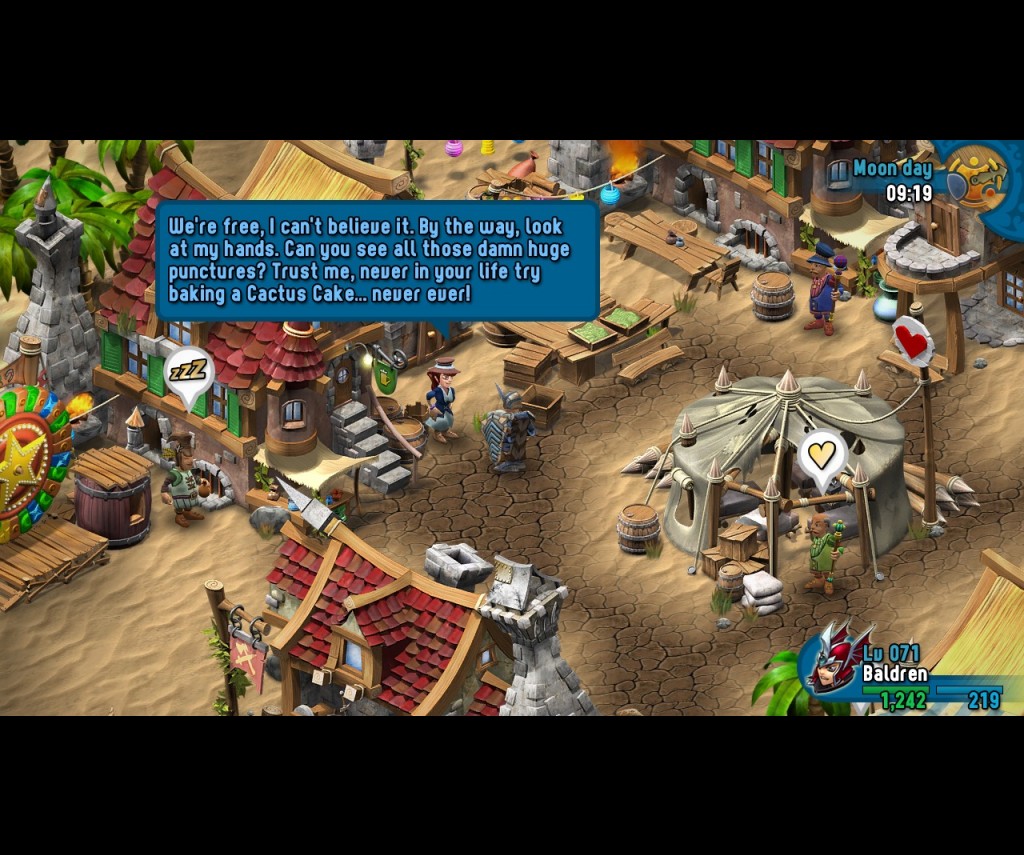
Task: Click the Cactus Cake dialogue box to continue
Action: coord(377,260)
